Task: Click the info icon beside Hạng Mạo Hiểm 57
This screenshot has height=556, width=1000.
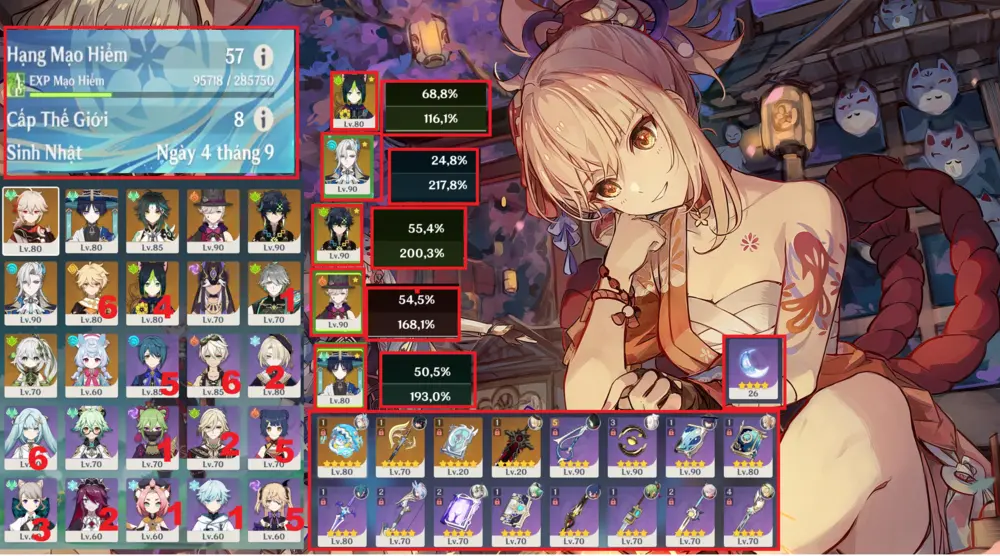Action: pyautogui.click(x=264, y=57)
